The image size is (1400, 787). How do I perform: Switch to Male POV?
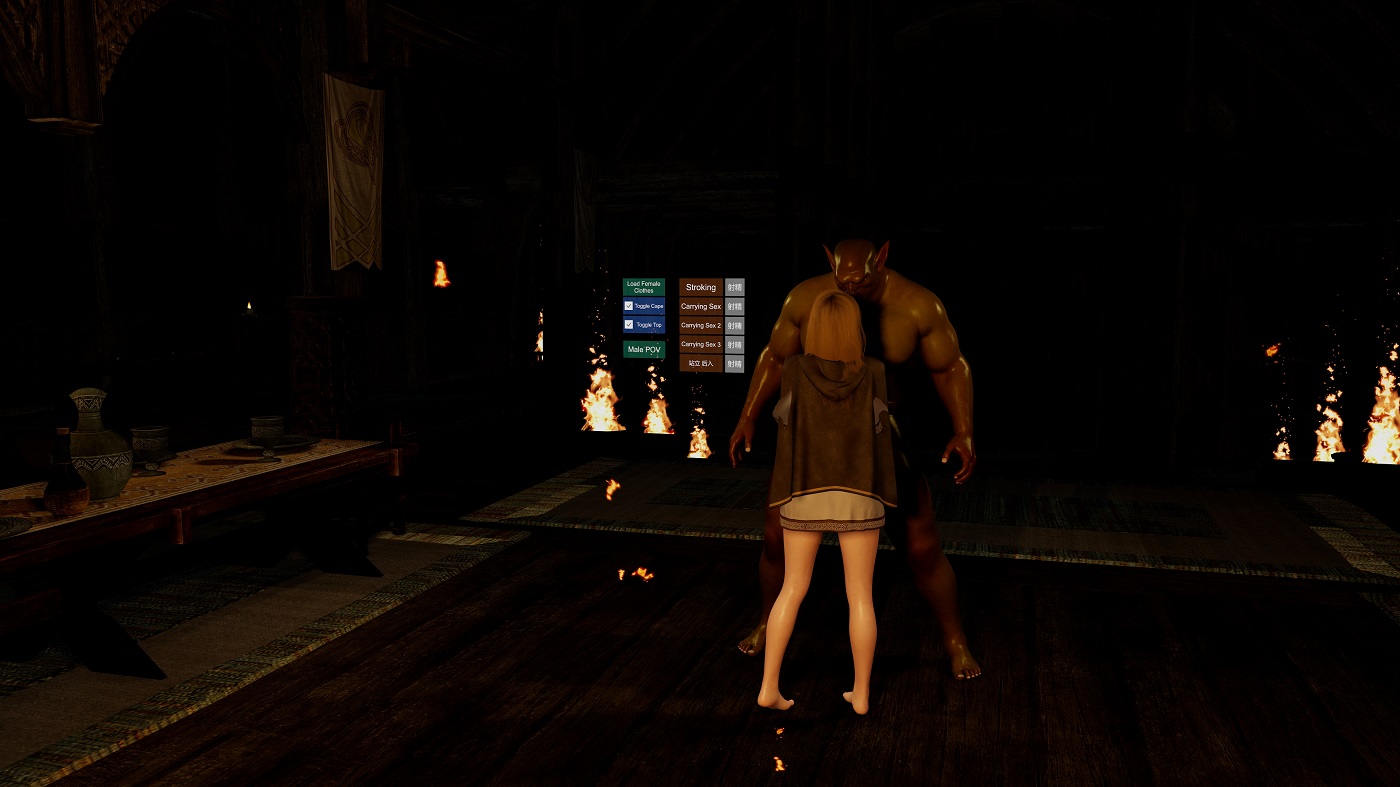(x=643, y=350)
